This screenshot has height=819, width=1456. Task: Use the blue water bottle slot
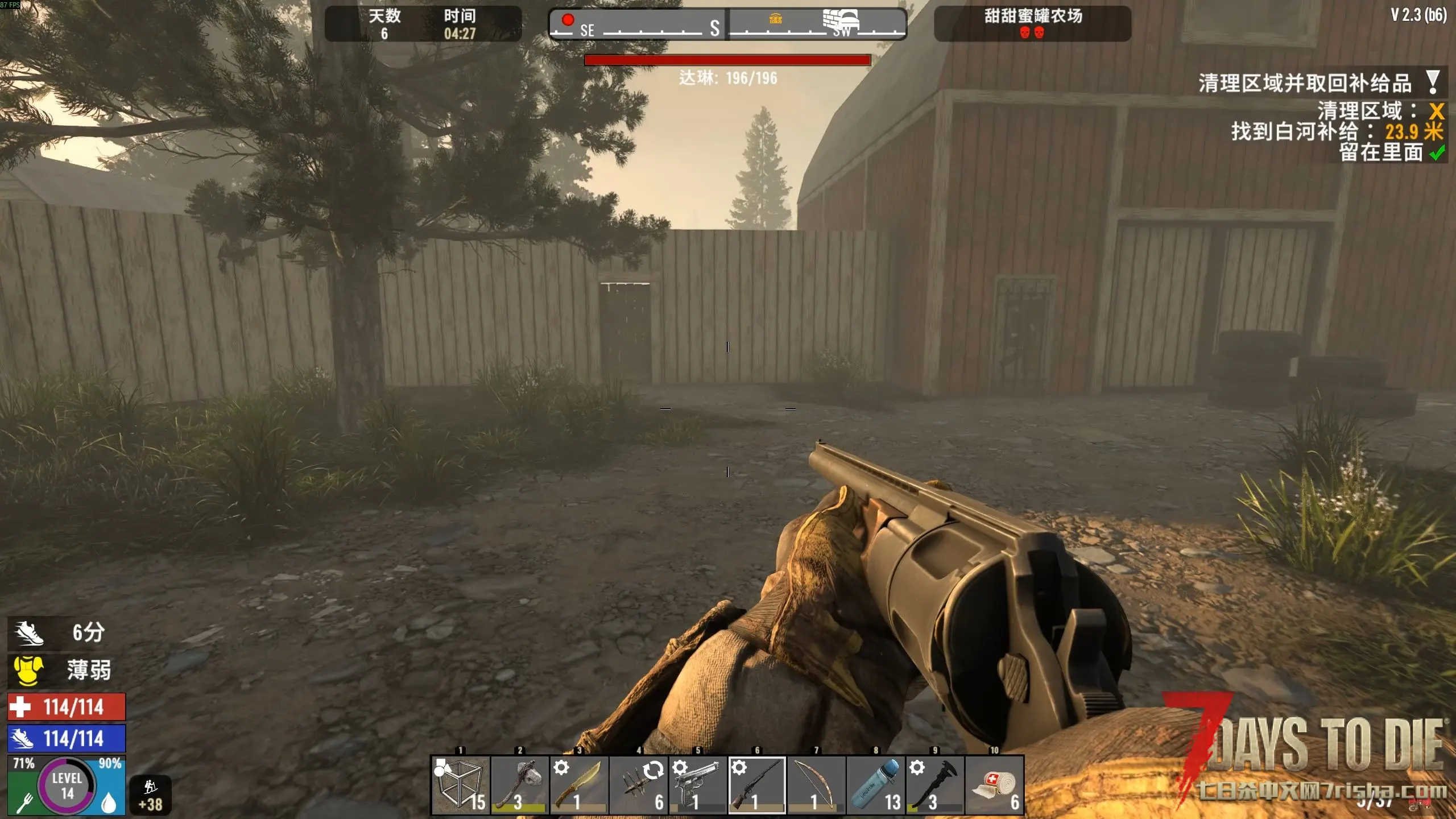876,785
